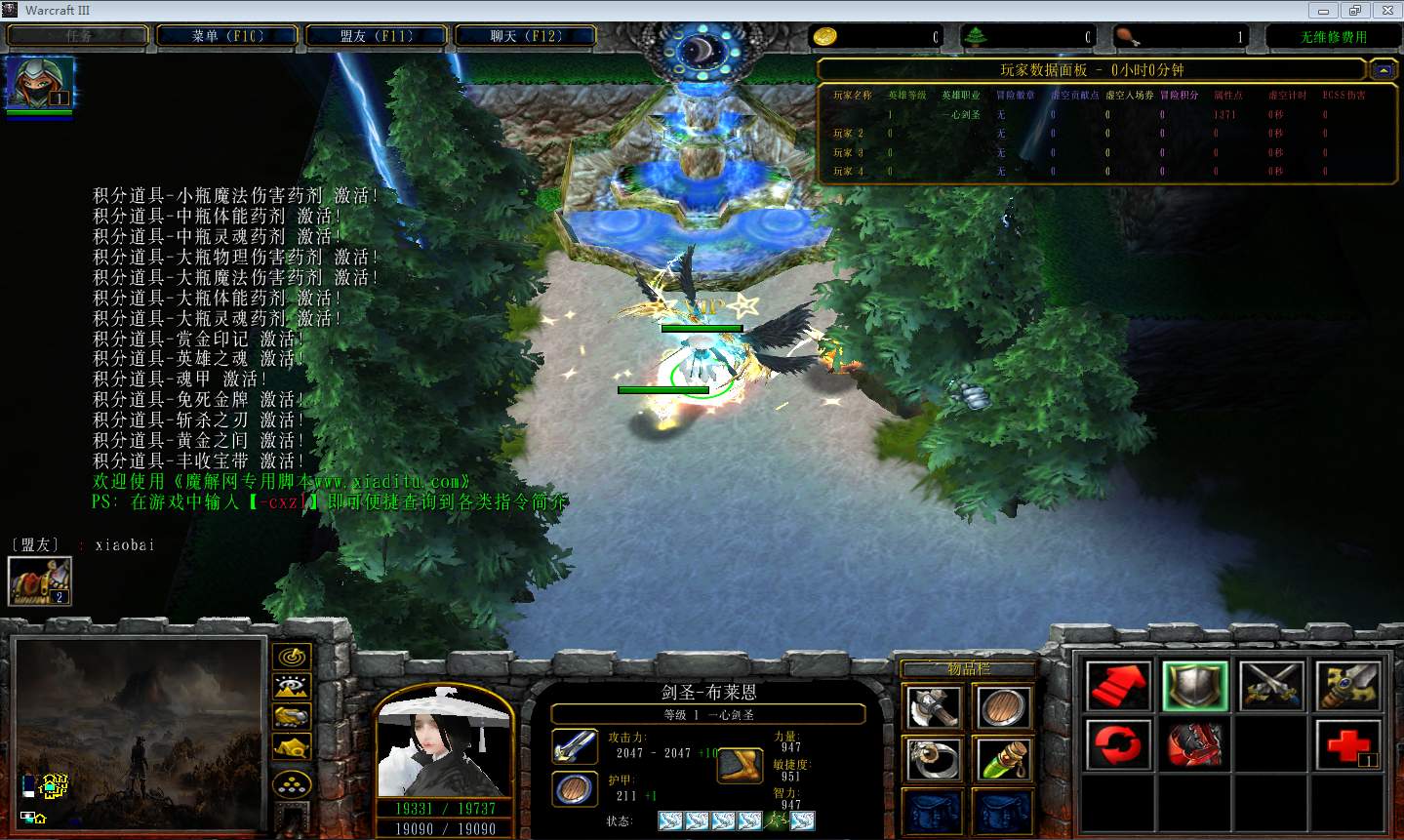
Task: Click the minimap
Action: (139, 733)
